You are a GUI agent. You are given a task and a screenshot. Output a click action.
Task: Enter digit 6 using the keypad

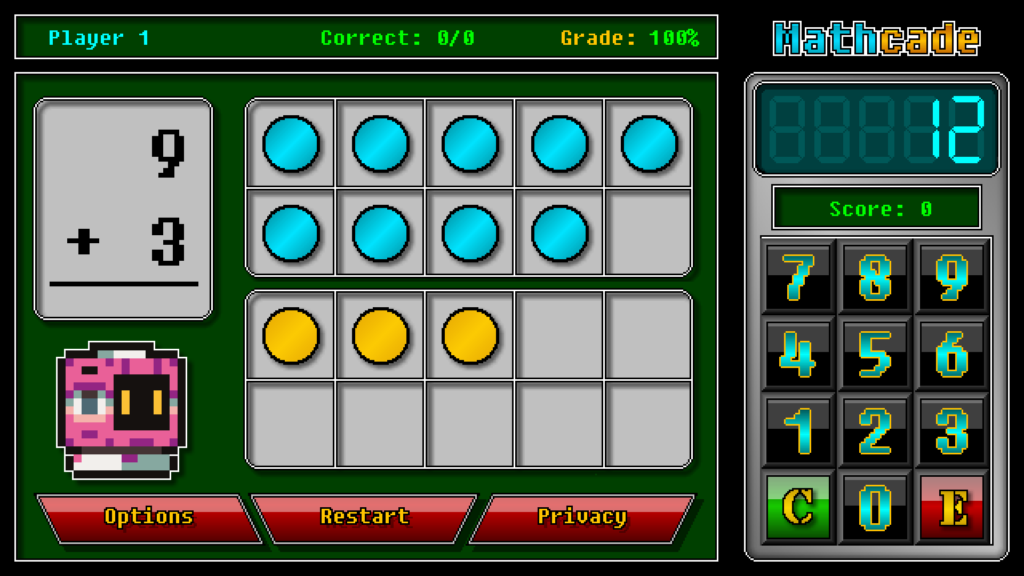952,354
